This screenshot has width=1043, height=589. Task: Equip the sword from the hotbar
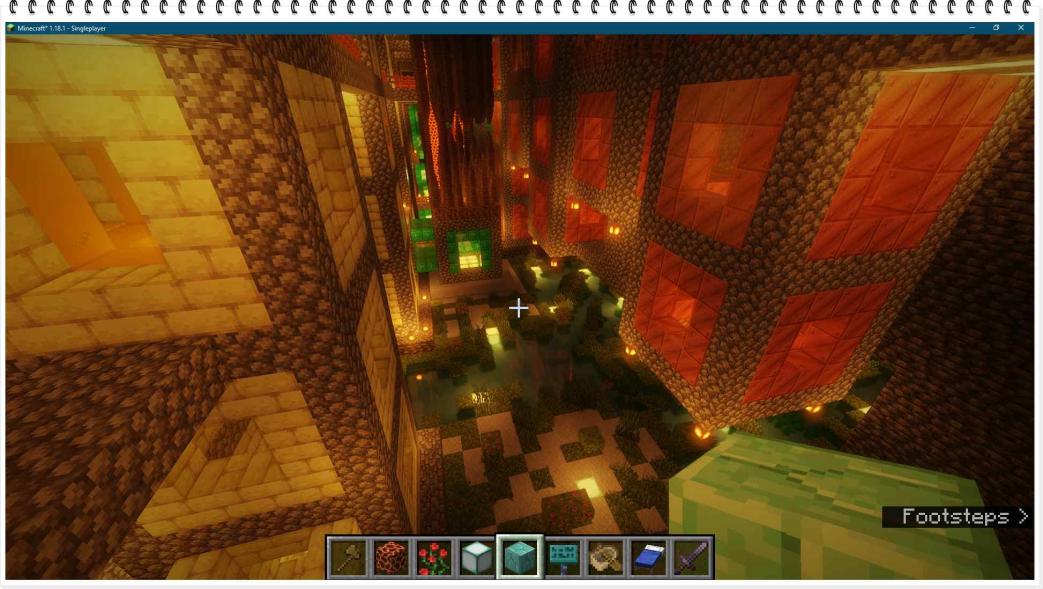click(x=691, y=558)
